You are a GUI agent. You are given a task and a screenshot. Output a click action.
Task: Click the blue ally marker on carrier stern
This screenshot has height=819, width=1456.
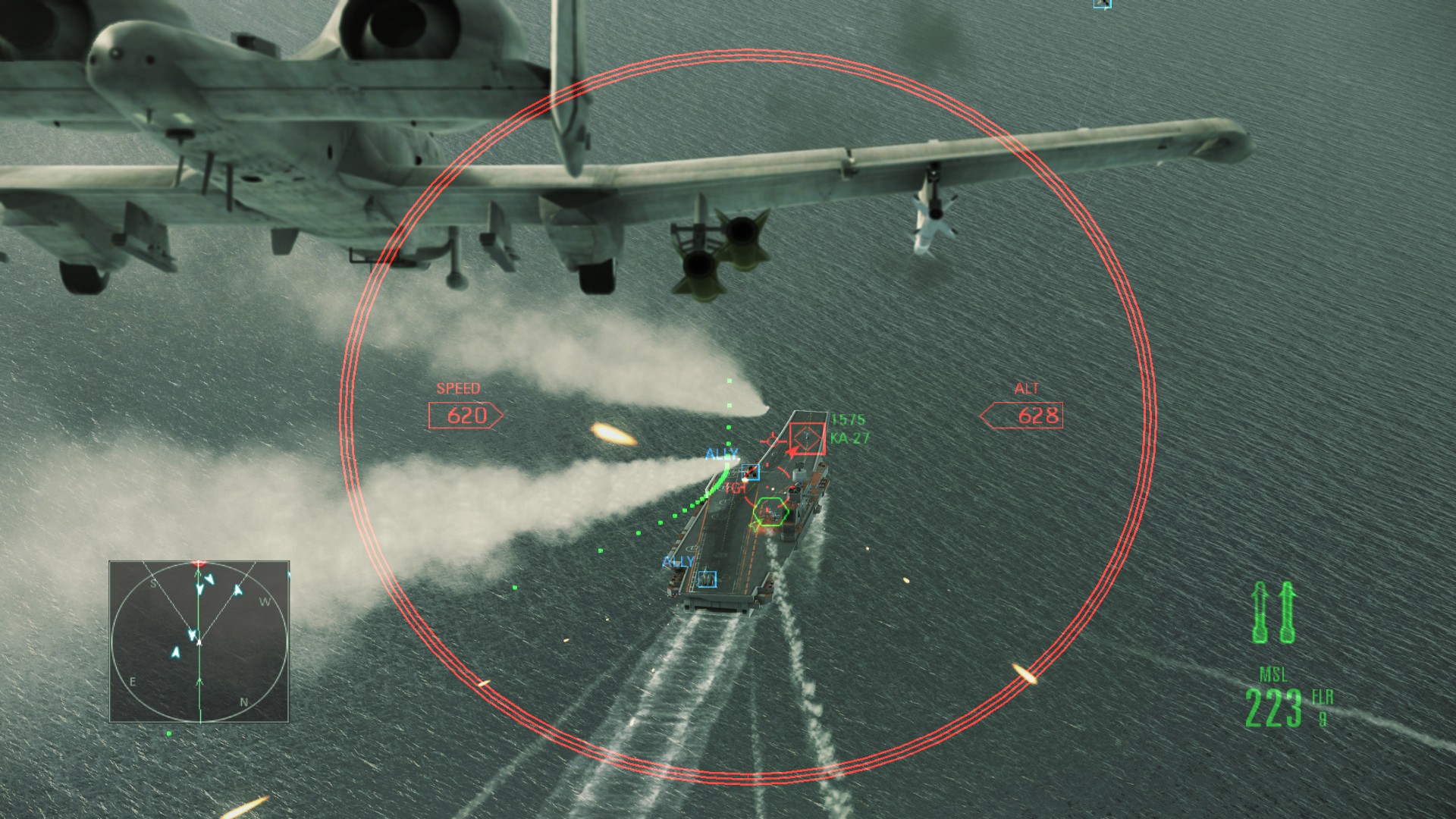click(707, 579)
